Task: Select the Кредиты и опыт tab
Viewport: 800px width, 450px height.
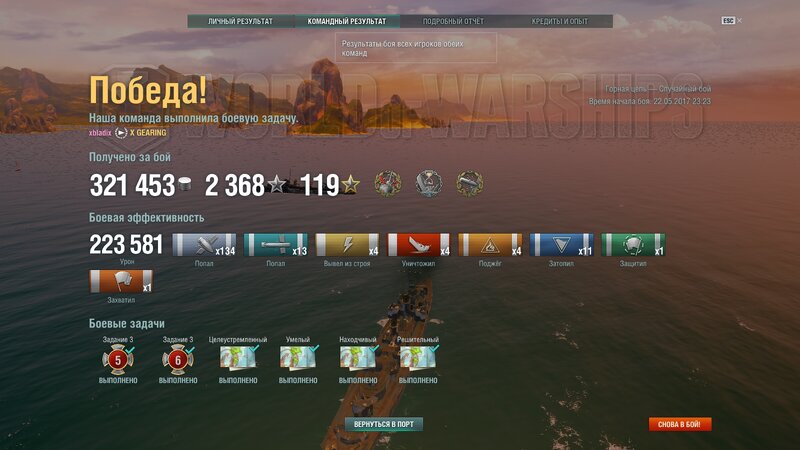Action: 559,21
